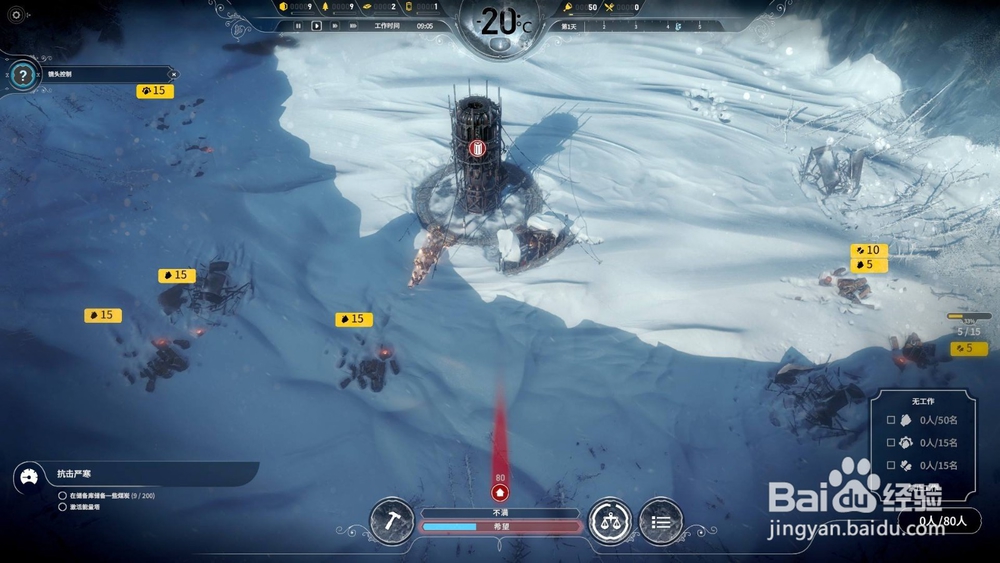1000x563 pixels.
Task: Click the question mark tutorial icon
Action: (x=22, y=74)
